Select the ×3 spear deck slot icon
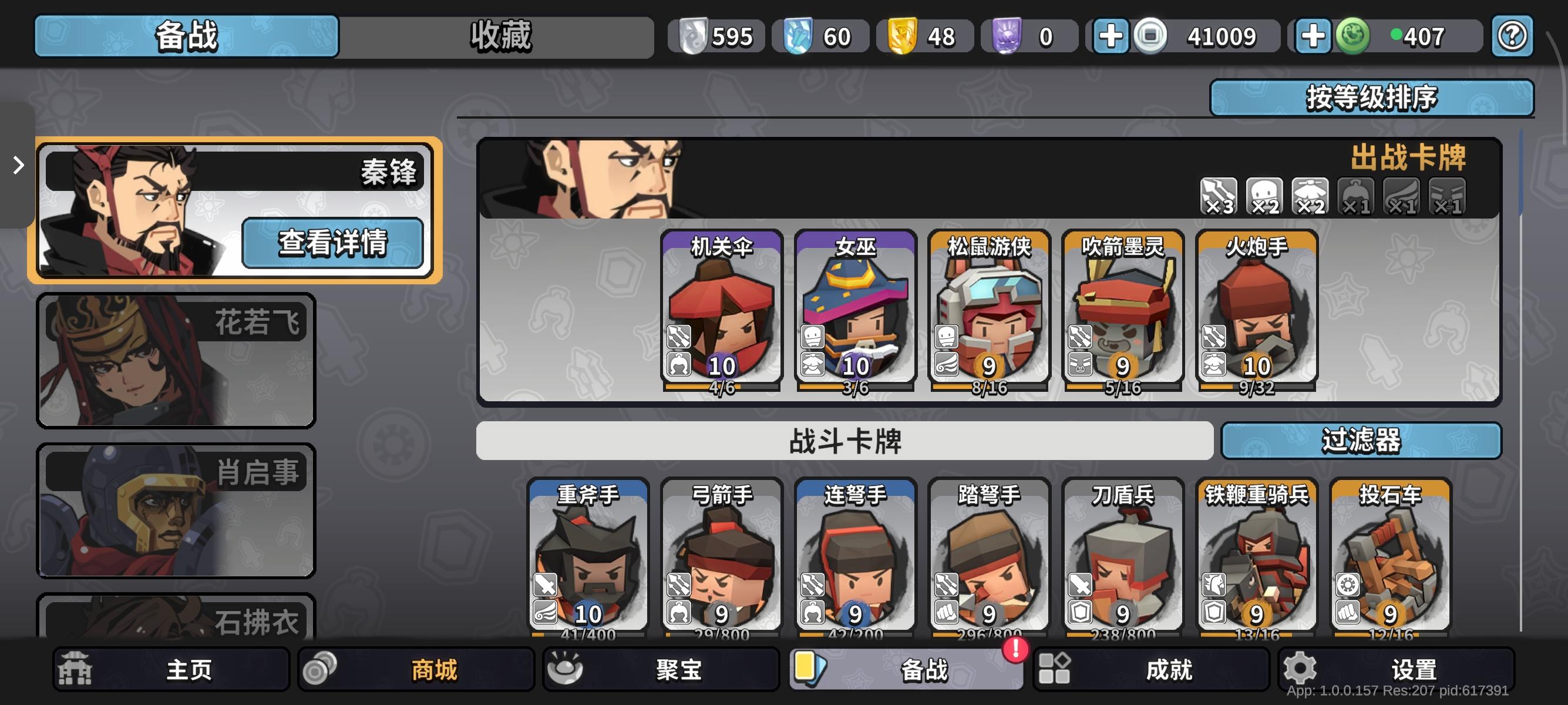The height and width of the screenshot is (705, 1568). pos(1217,196)
